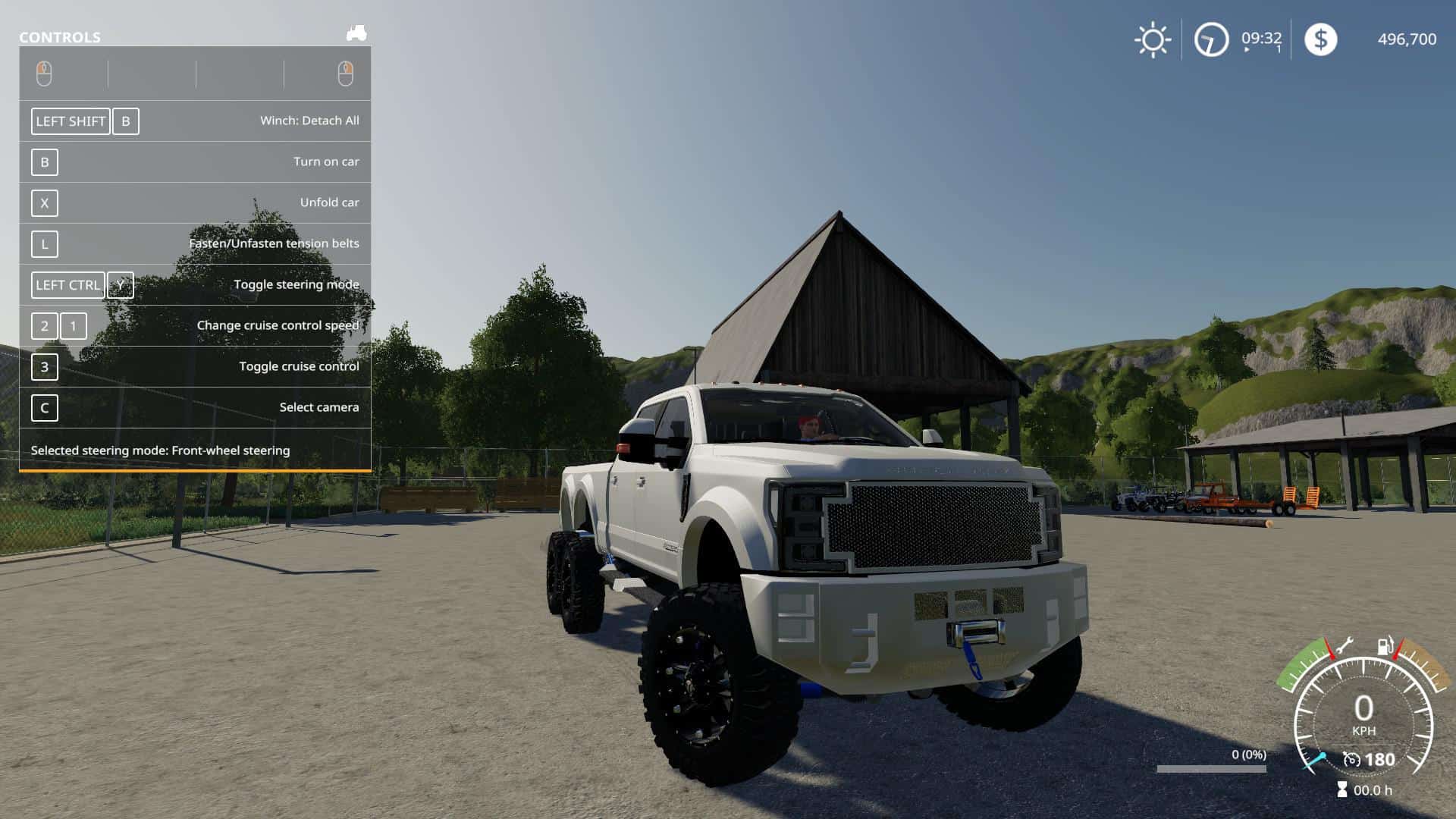Click the Winch: Detach All entry
This screenshot has height=819, width=1456.
pyautogui.click(x=311, y=120)
